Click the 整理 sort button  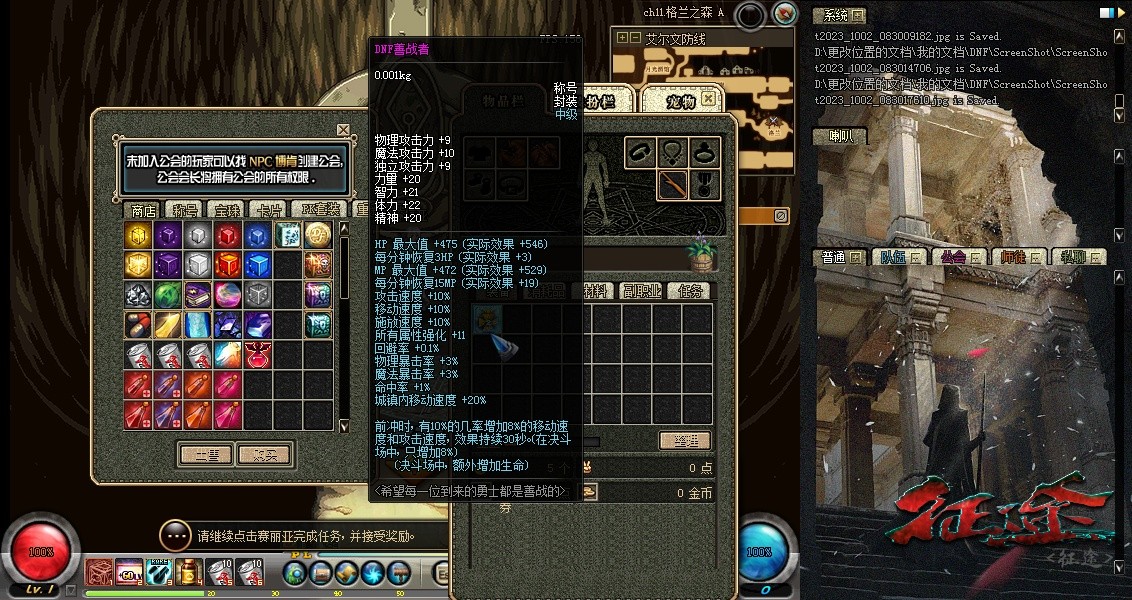684,441
